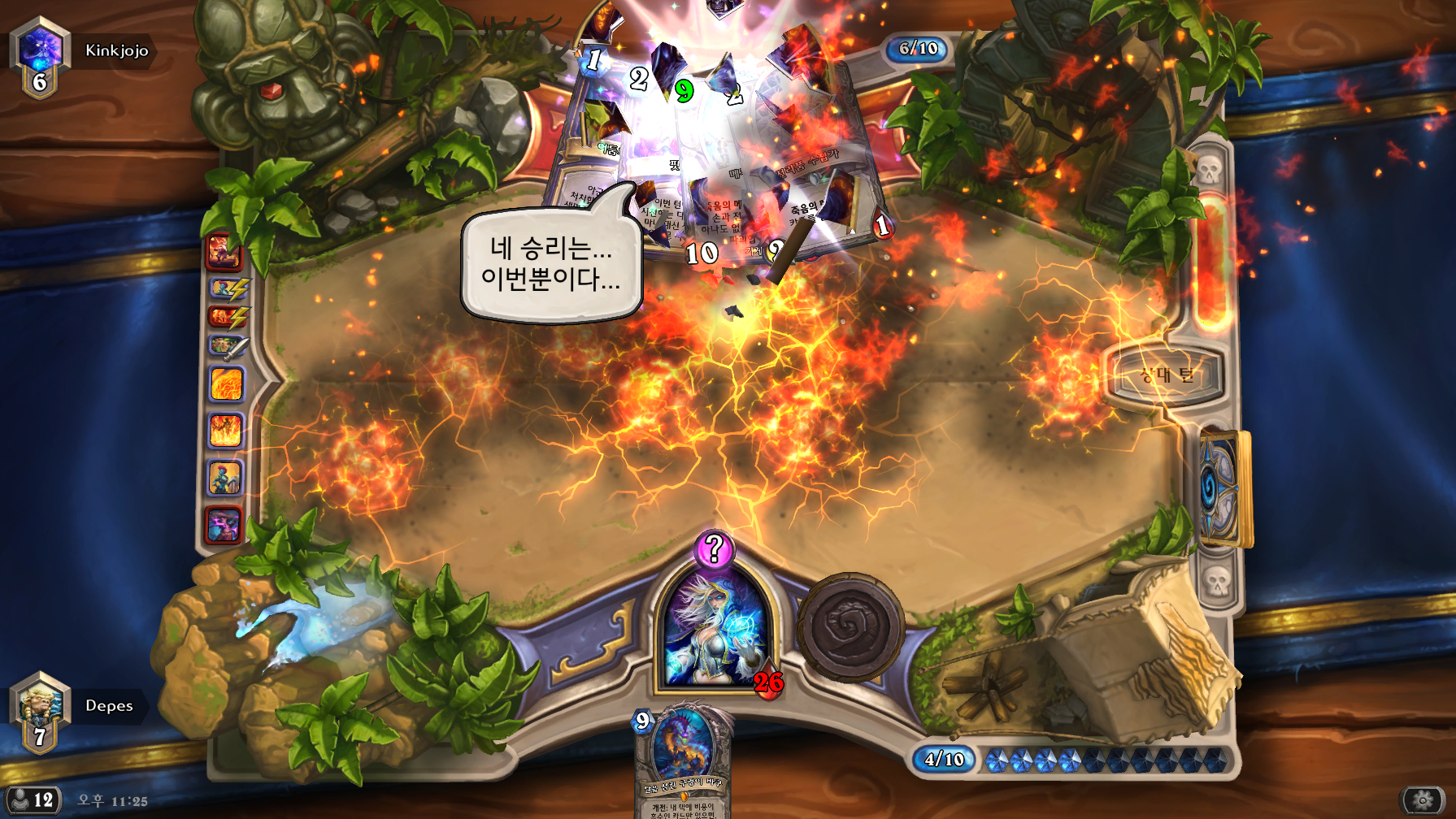Screen dimensions: 1456x819
Task: Click the secret question mark icon
Action: coord(714,549)
